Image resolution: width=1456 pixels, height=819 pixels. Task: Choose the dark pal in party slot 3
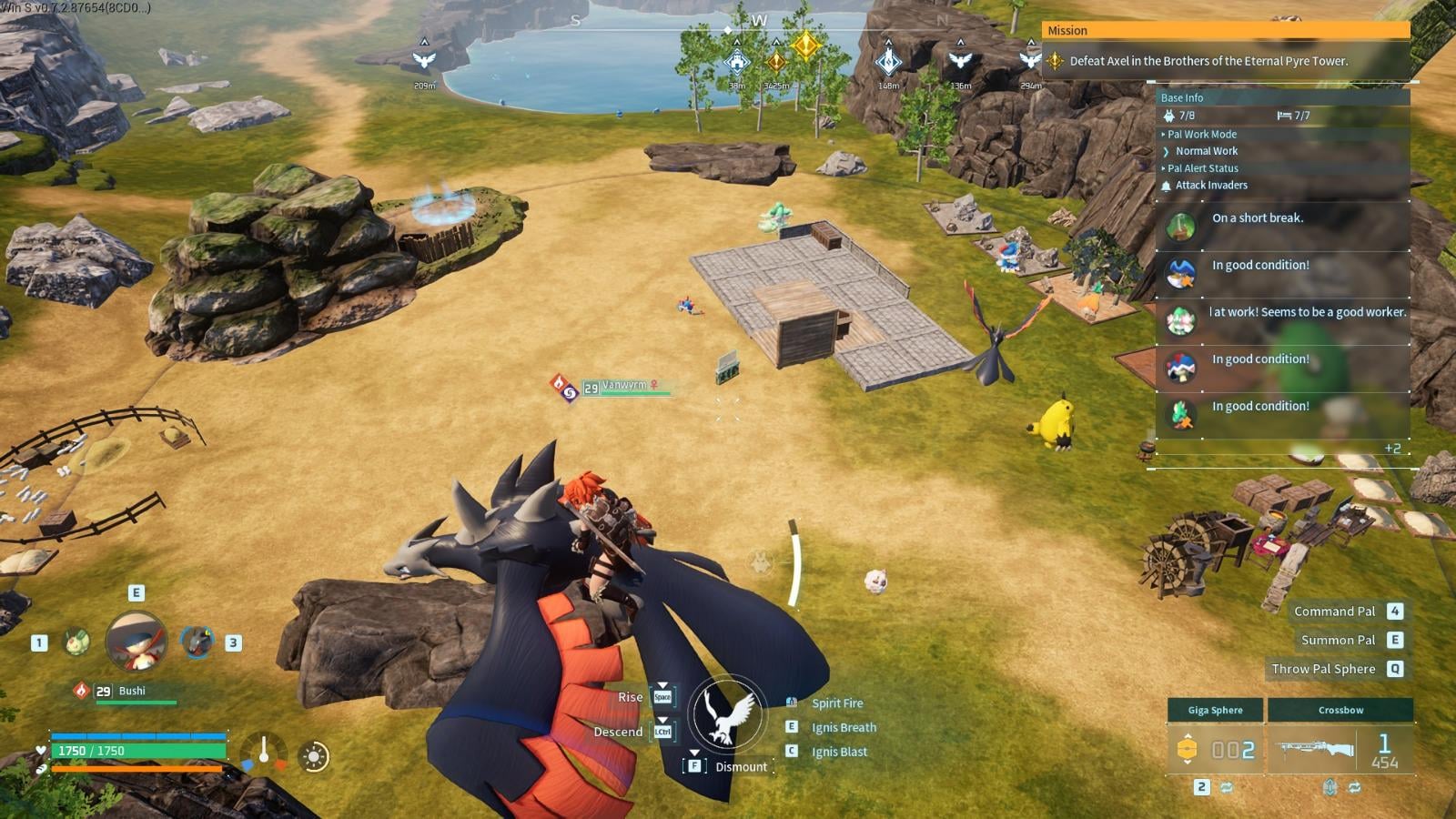pos(197,642)
